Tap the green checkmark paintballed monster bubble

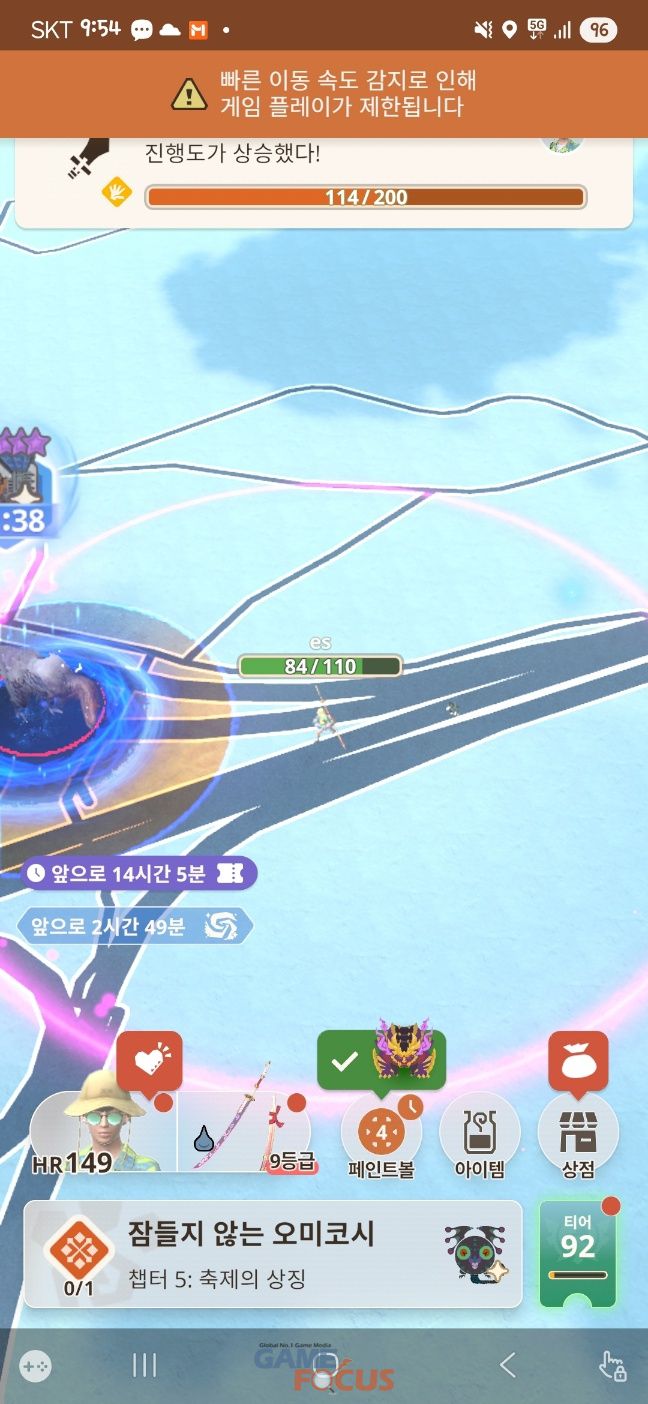[x=381, y=1060]
